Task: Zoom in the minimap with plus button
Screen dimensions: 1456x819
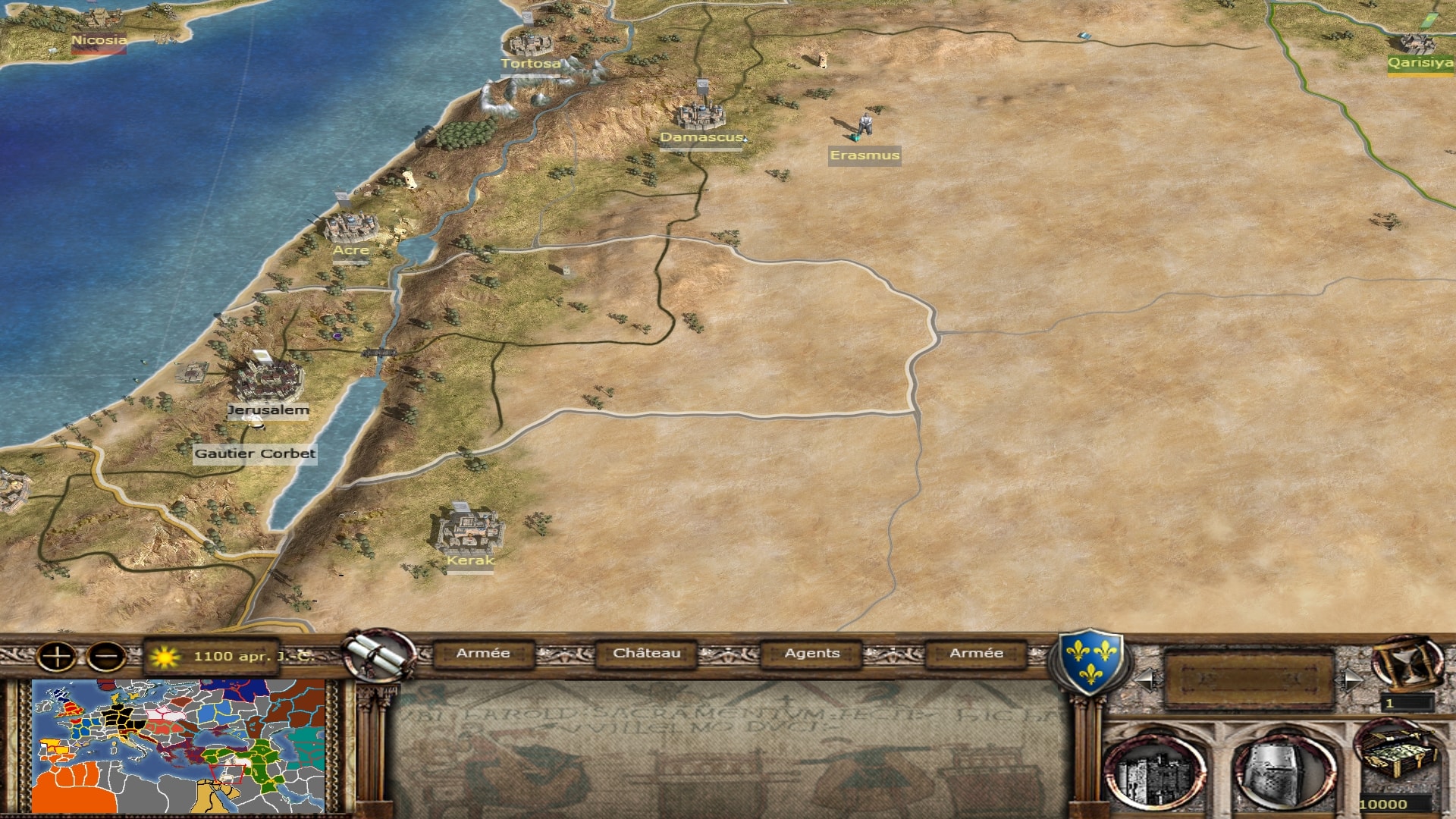Action: tap(57, 656)
